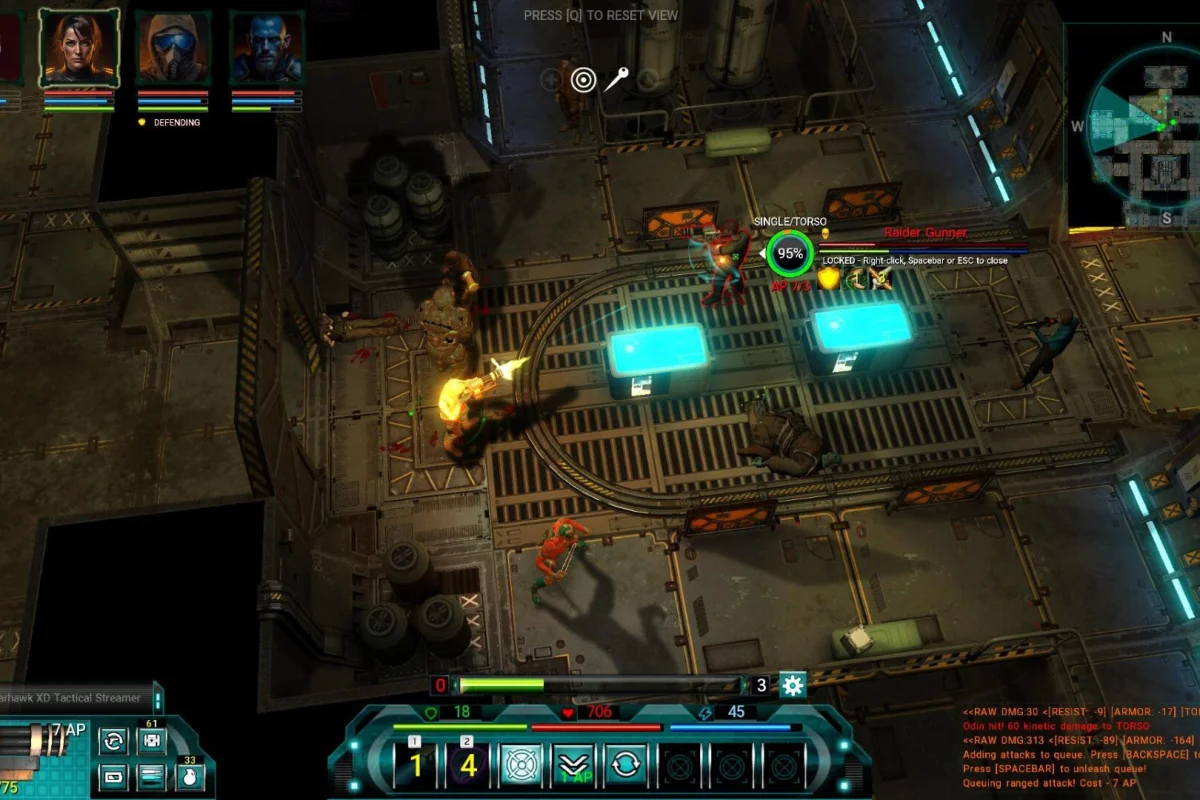Click the 95% hit chance circle

790,254
